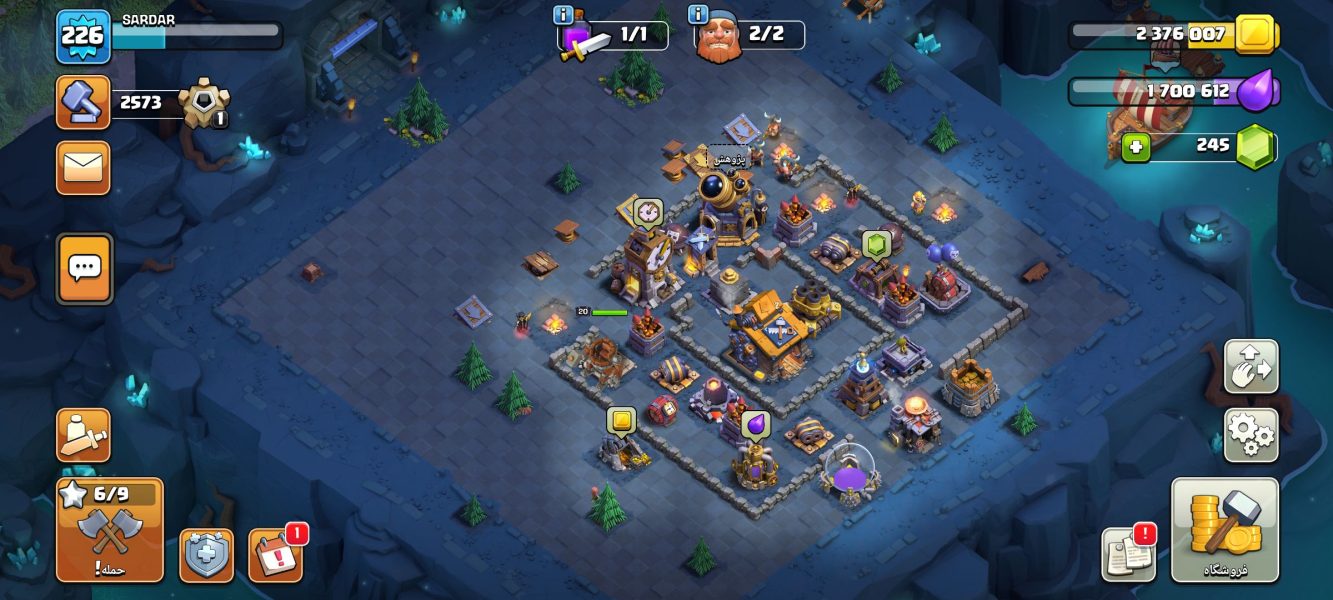Tap the level 226 experience badge

tap(83, 36)
